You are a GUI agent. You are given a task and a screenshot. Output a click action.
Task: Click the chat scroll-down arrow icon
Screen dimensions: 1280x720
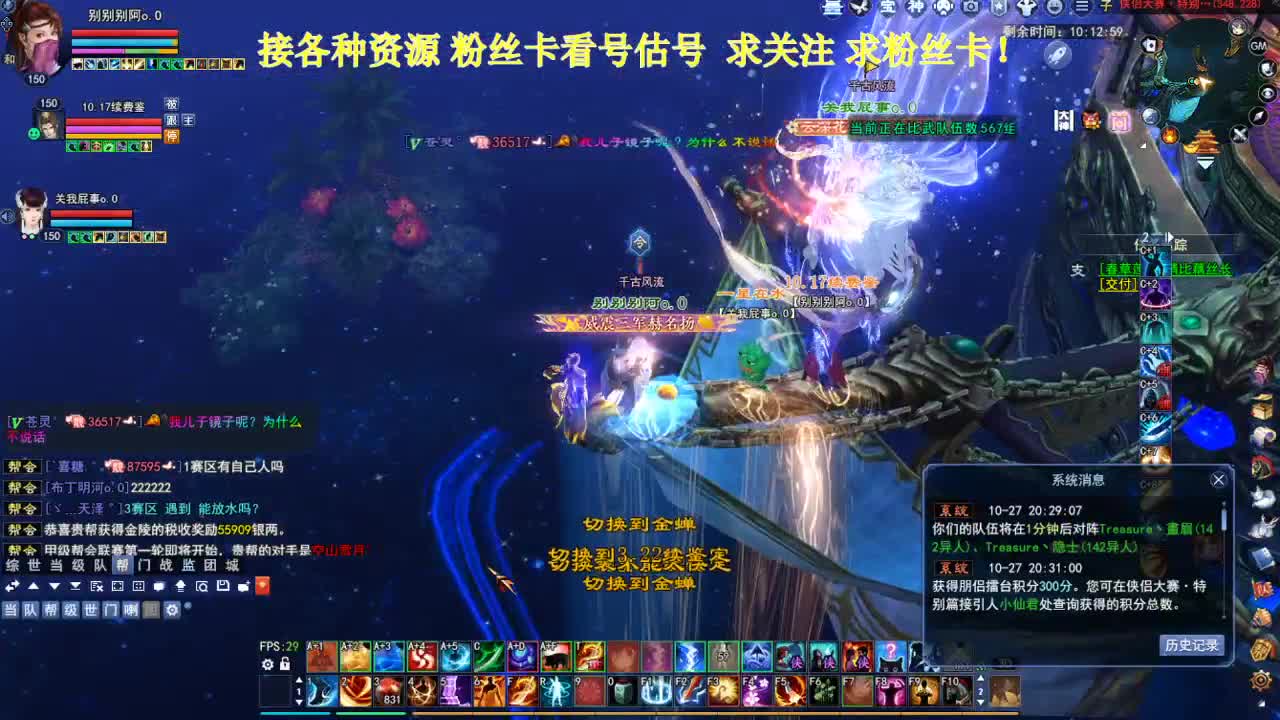click(55, 586)
